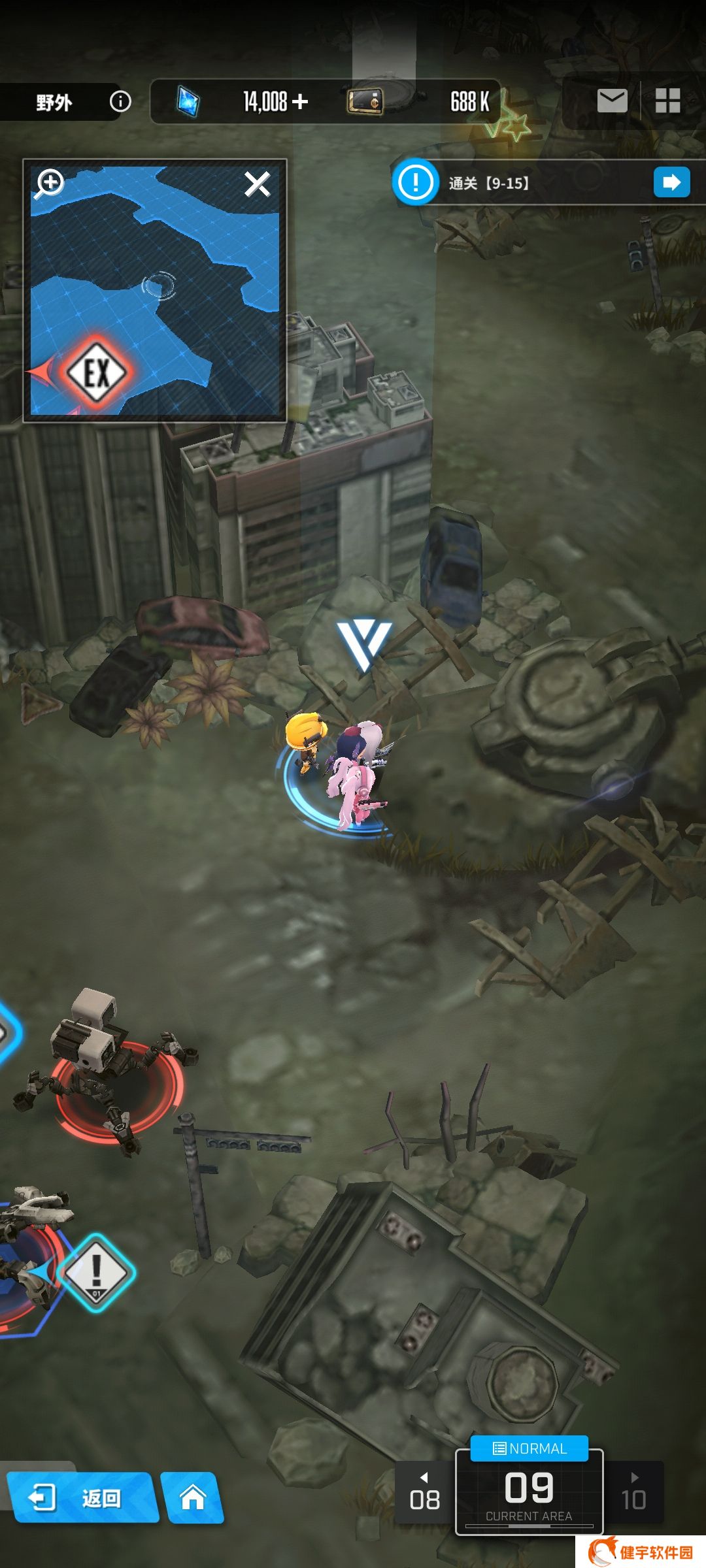Open the credits currency icon
Screen dimensions: 706x1568
(x=365, y=101)
